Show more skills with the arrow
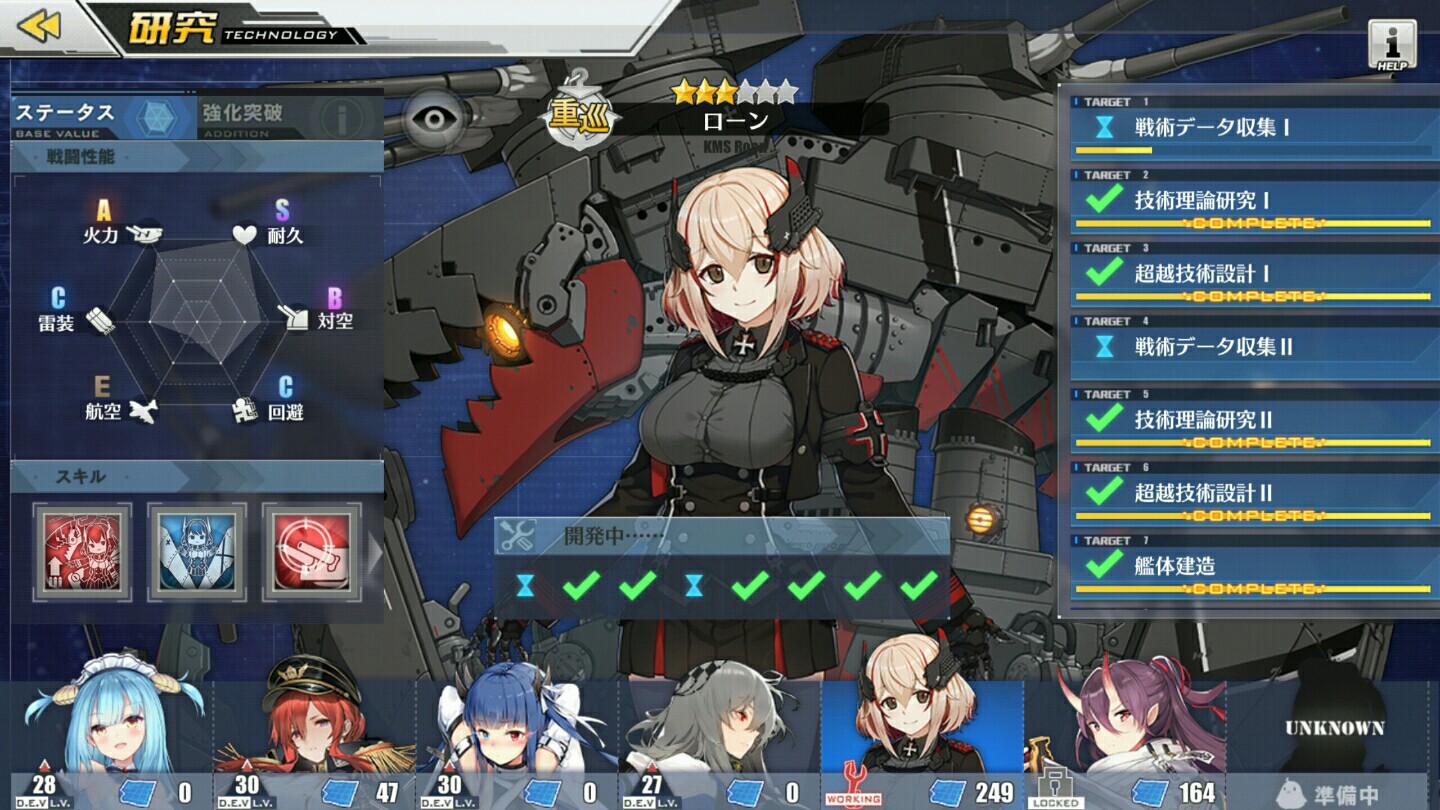This screenshot has width=1440, height=810. coord(376,552)
